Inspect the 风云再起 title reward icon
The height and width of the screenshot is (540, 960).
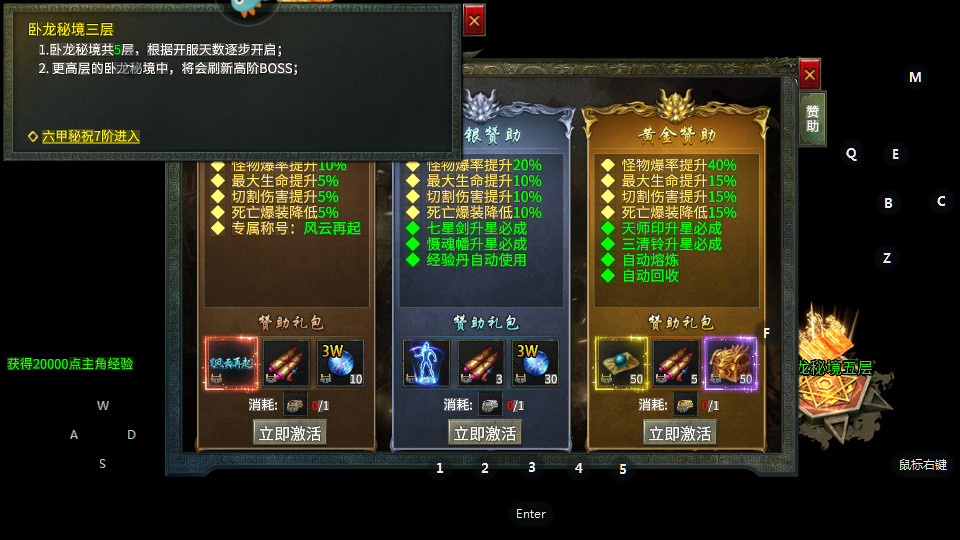tap(232, 364)
